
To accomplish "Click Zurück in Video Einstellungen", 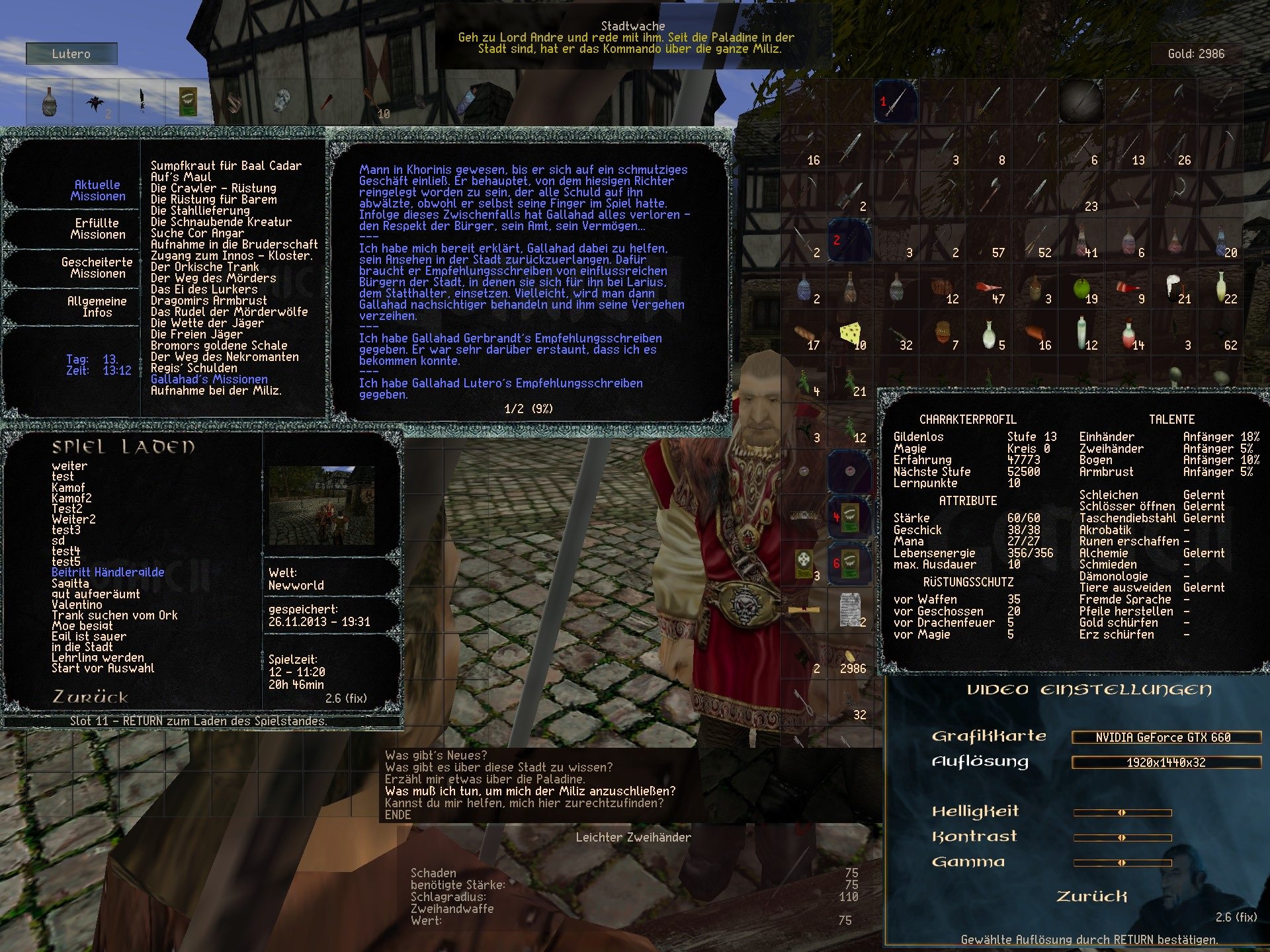I will (x=1091, y=896).
